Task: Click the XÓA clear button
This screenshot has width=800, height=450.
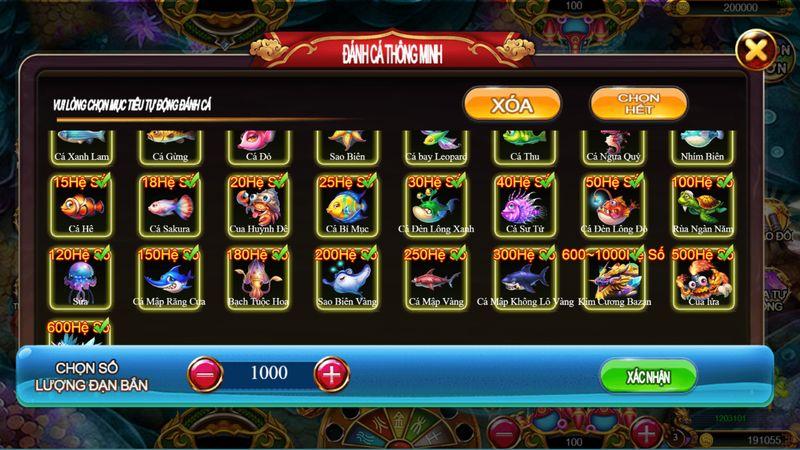Action: point(511,104)
